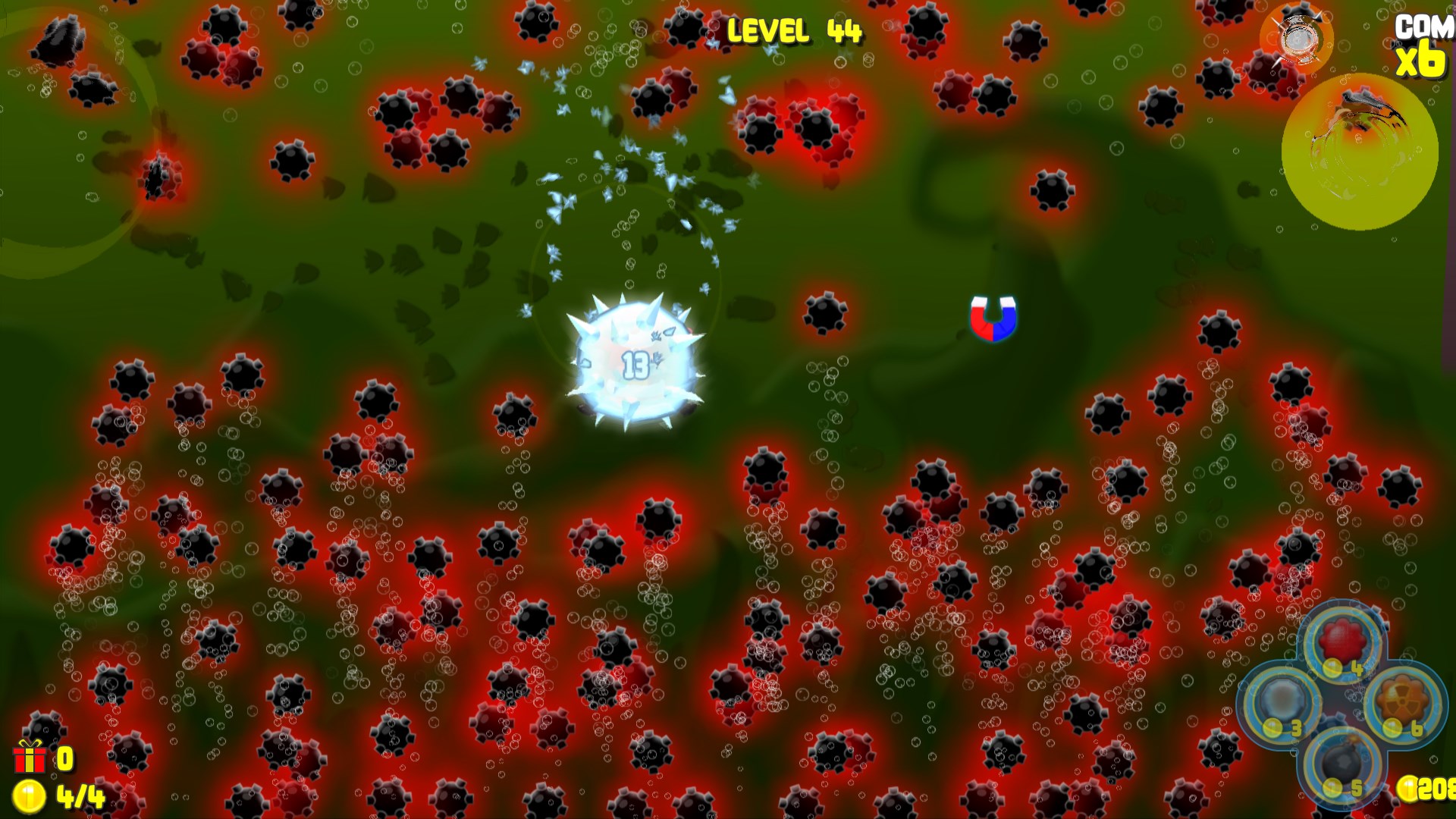Collect the magnet power-up on the field

(993, 318)
